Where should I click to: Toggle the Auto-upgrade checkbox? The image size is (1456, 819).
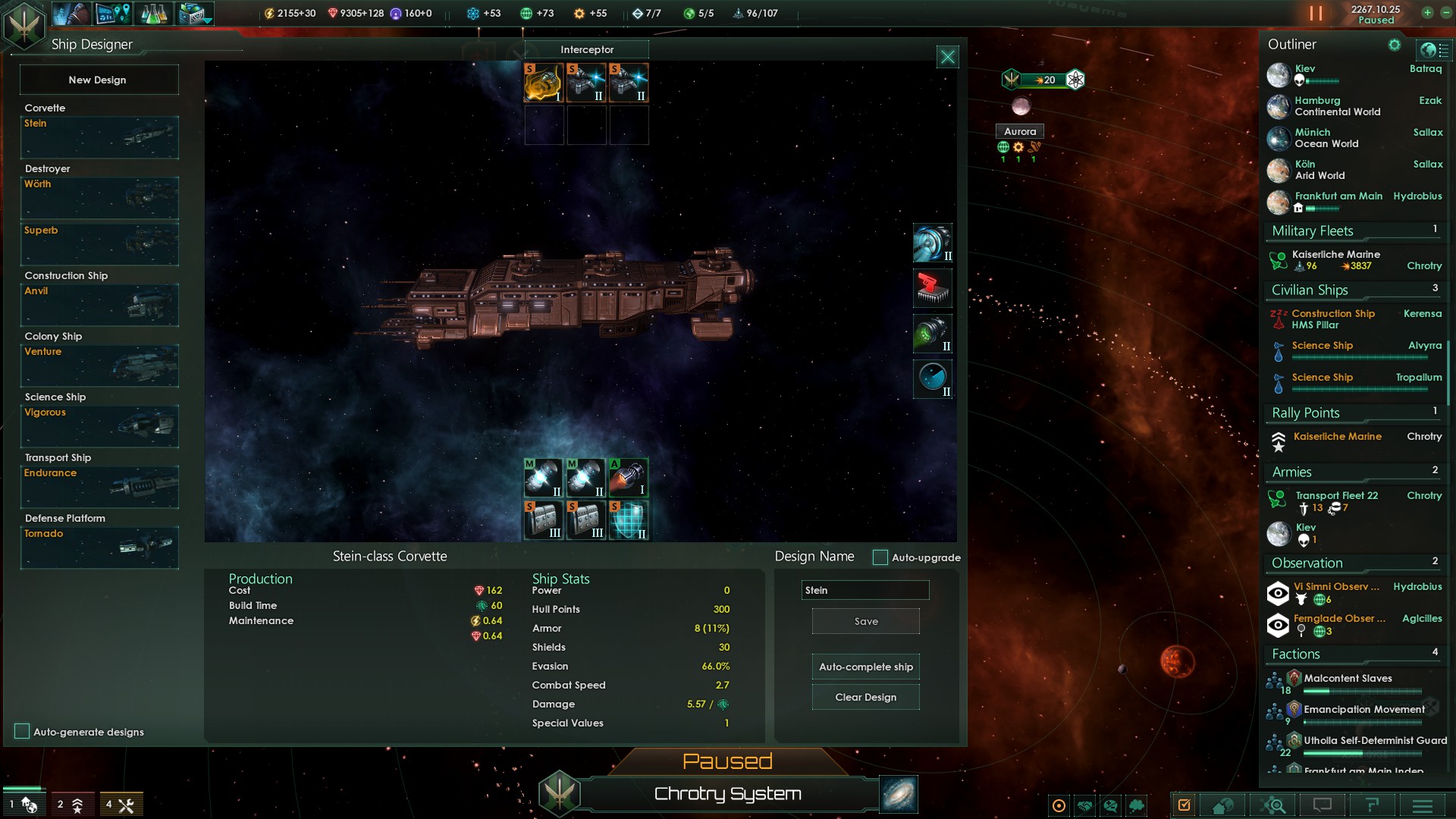[880, 557]
